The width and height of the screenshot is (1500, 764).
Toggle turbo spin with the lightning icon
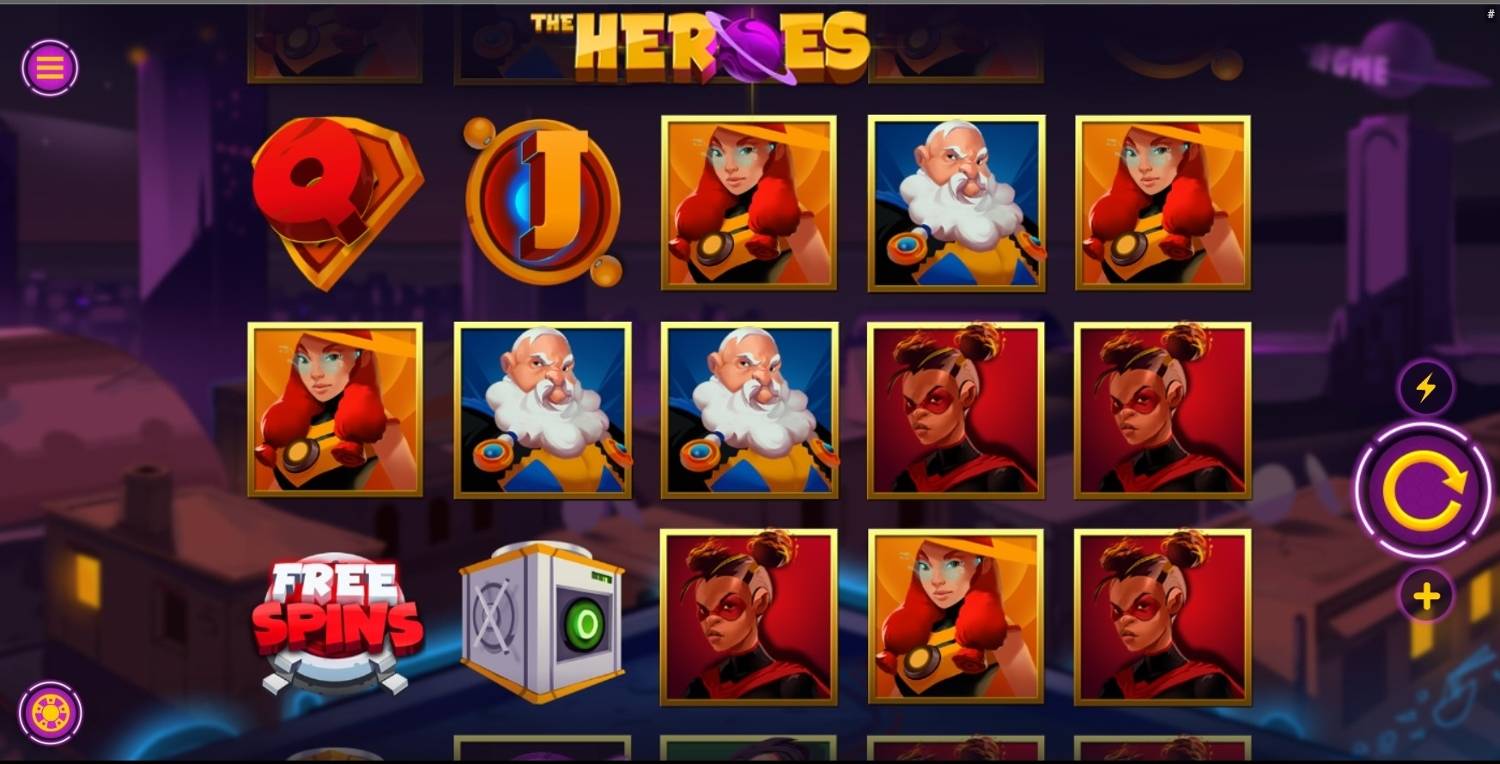(x=1424, y=388)
